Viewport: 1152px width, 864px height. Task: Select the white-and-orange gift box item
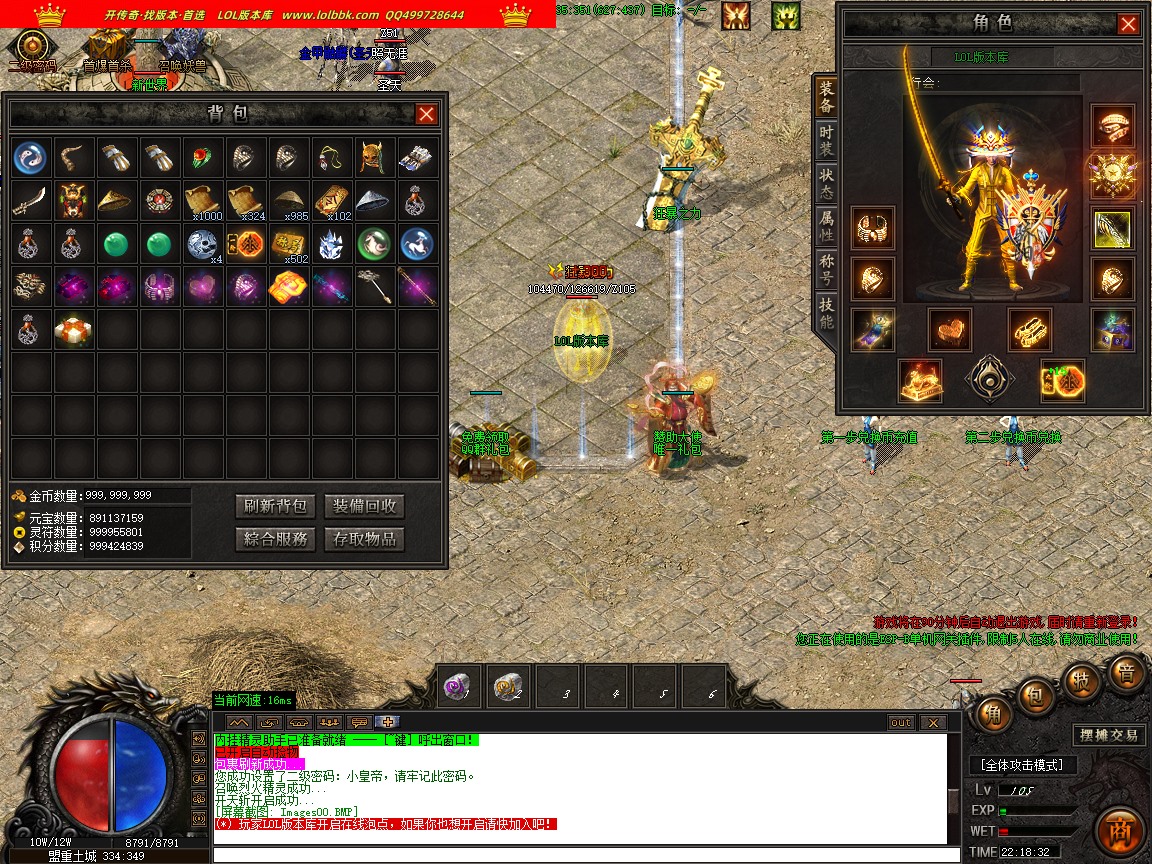[74, 330]
